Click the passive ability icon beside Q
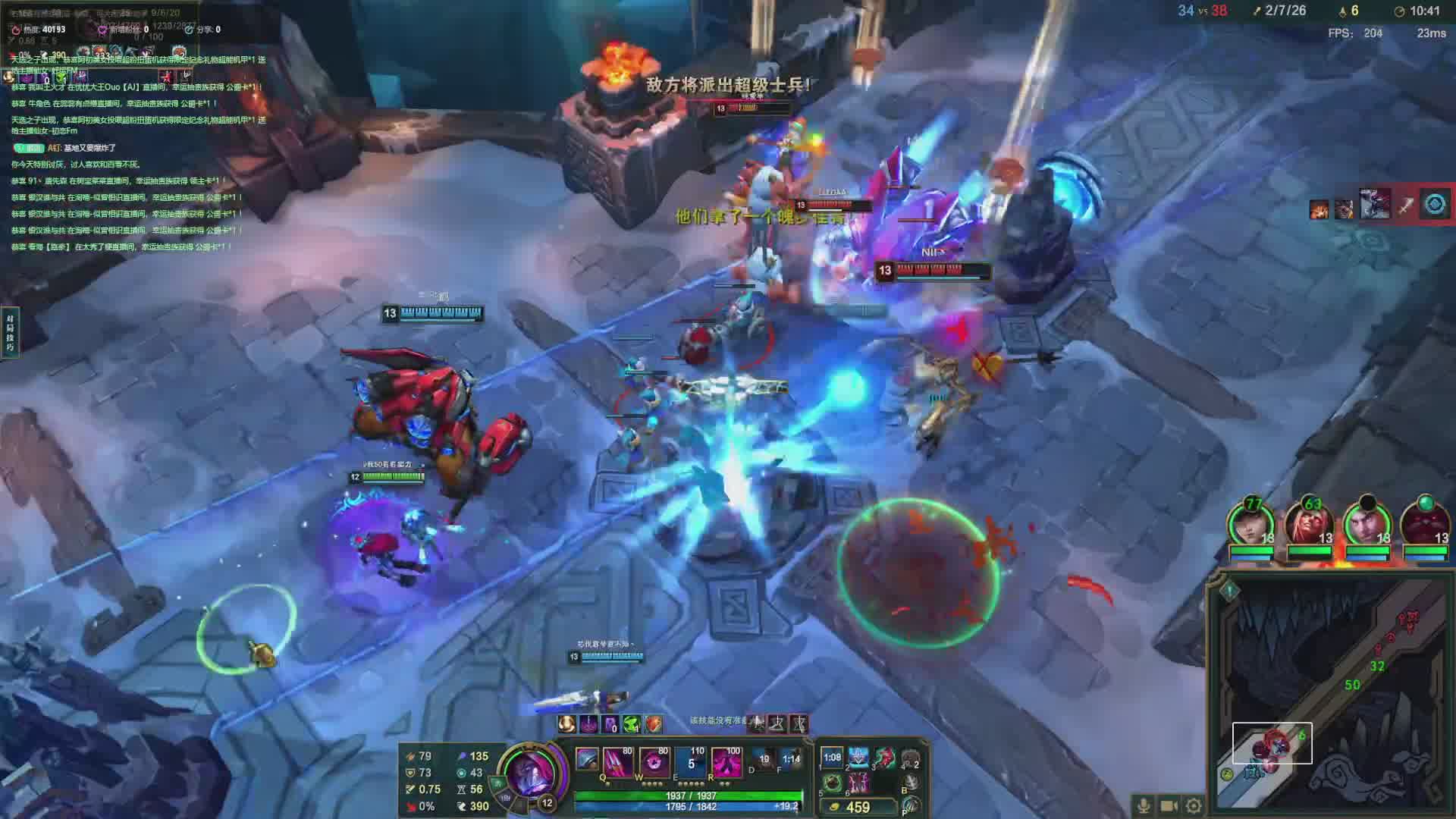The width and height of the screenshot is (1456, 819). (586, 758)
